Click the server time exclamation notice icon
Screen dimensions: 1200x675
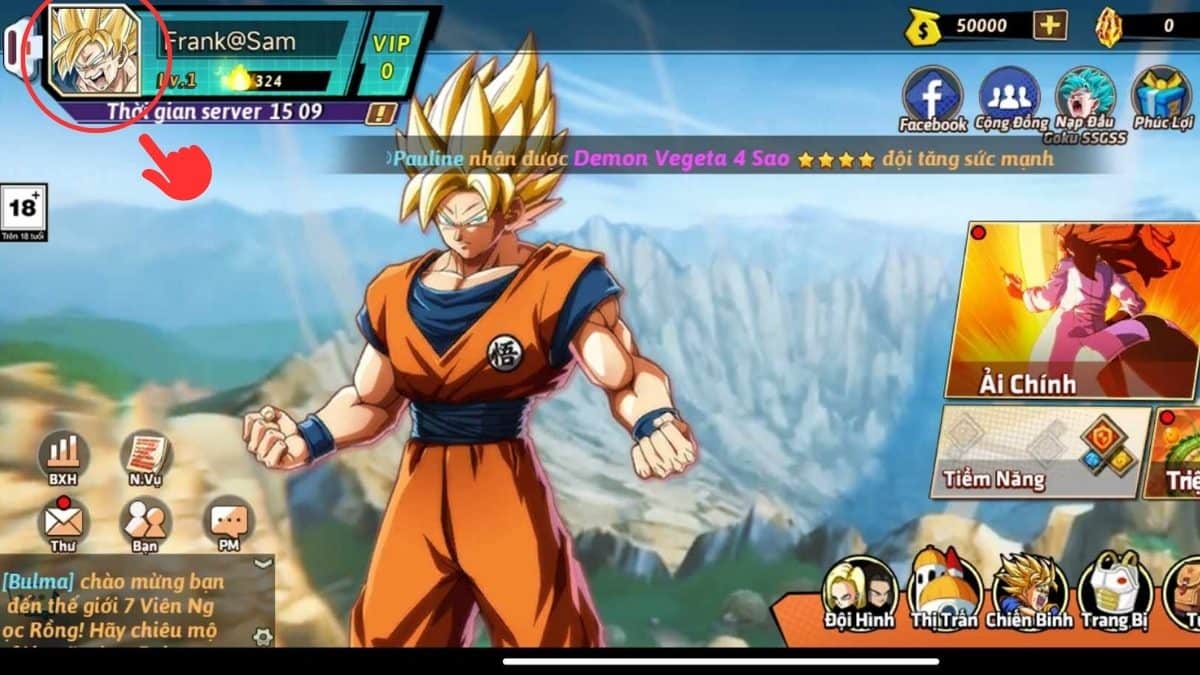(380, 112)
